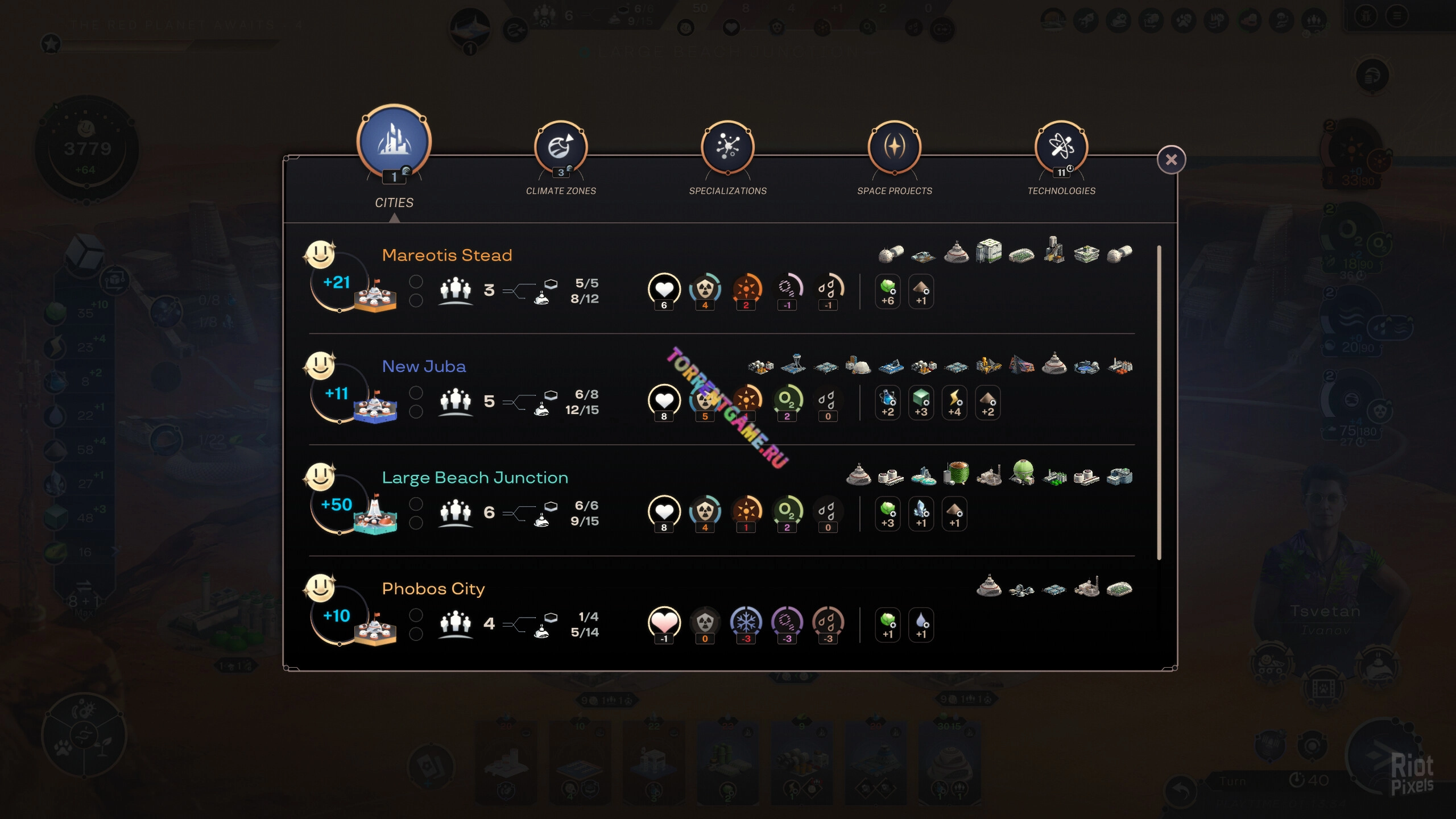Close the cities overview panel
This screenshot has height=819, width=1456.
[1171, 160]
